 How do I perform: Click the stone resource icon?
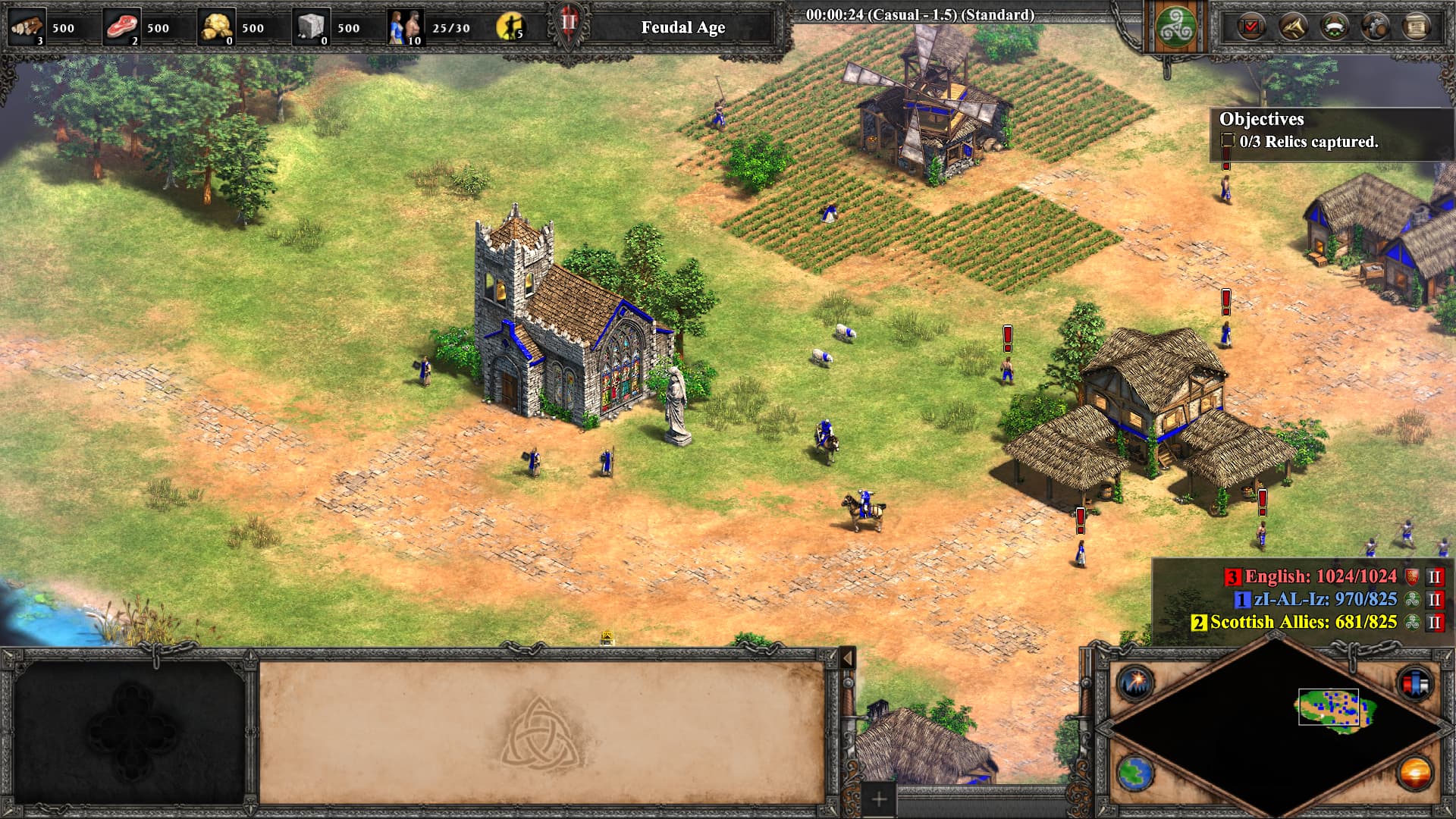pyautogui.click(x=312, y=27)
